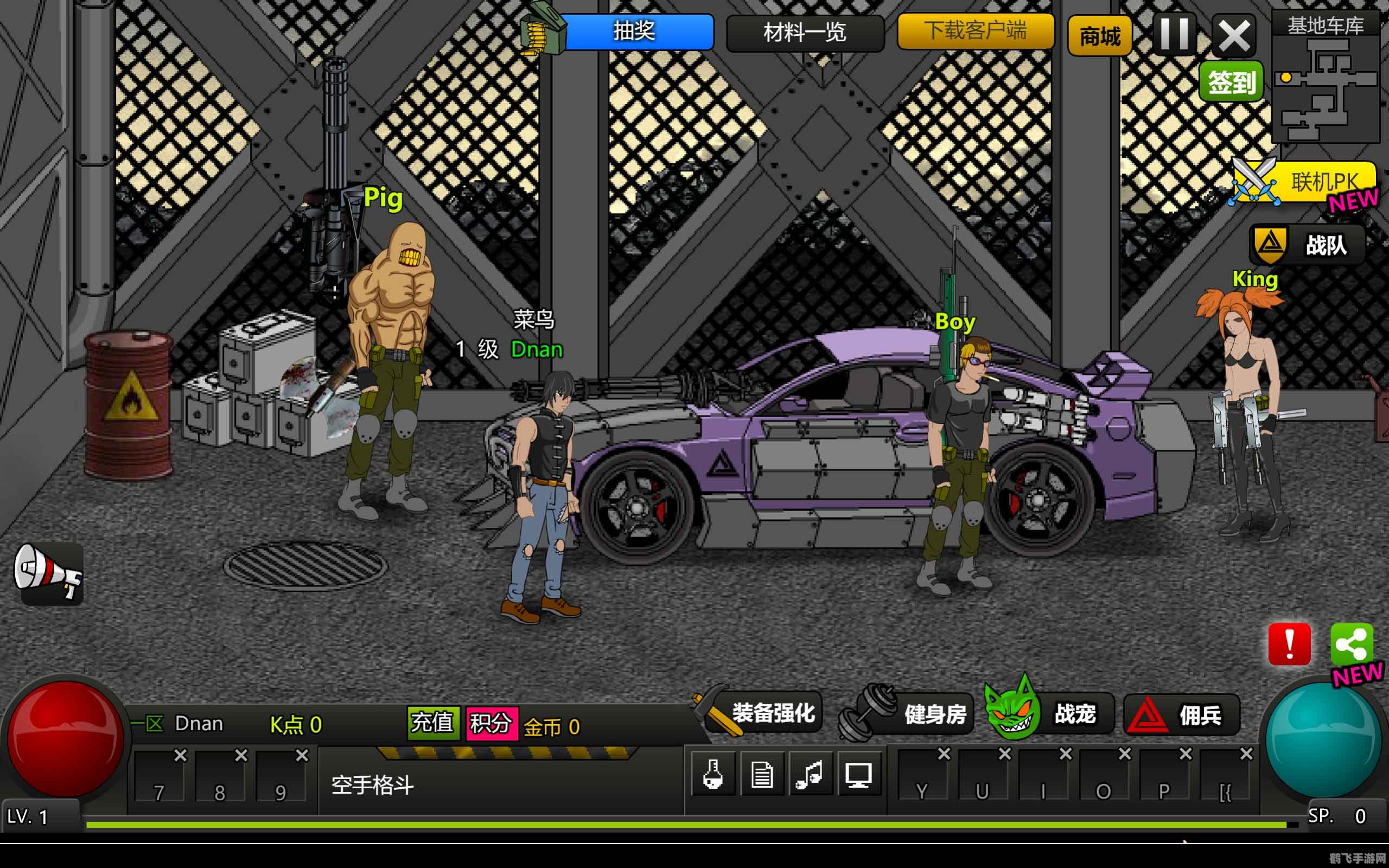Click the green 签到 sign-in button

click(1231, 82)
